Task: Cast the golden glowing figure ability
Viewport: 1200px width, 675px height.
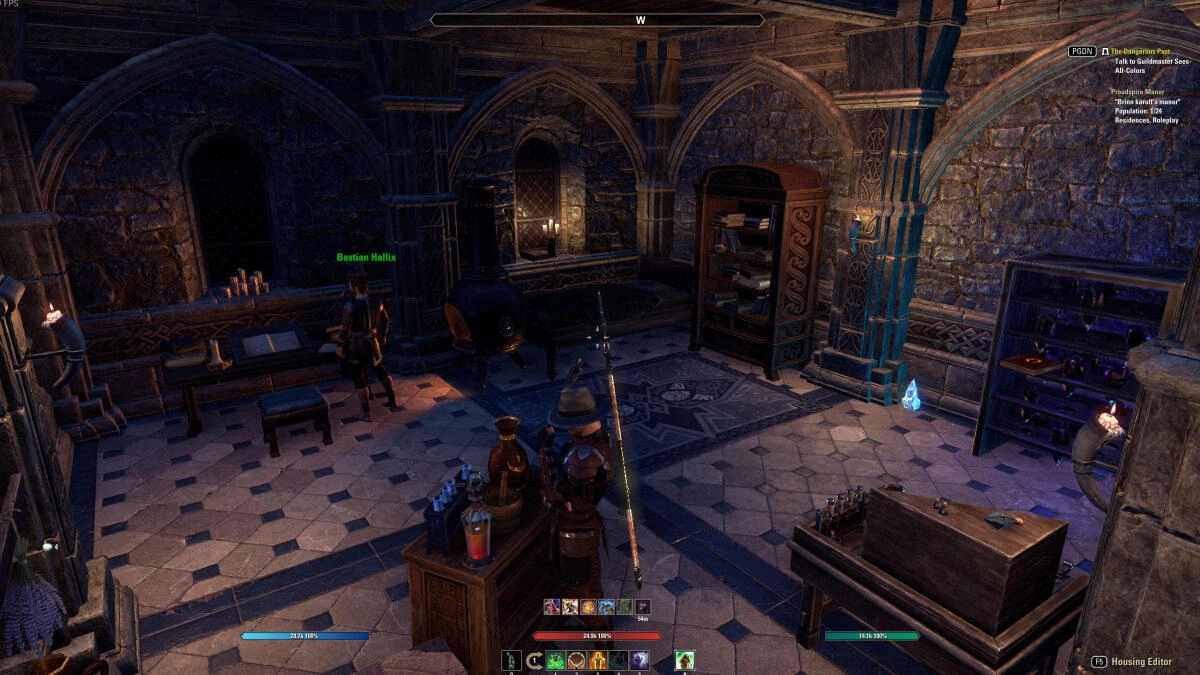Action: pos(598,660)
